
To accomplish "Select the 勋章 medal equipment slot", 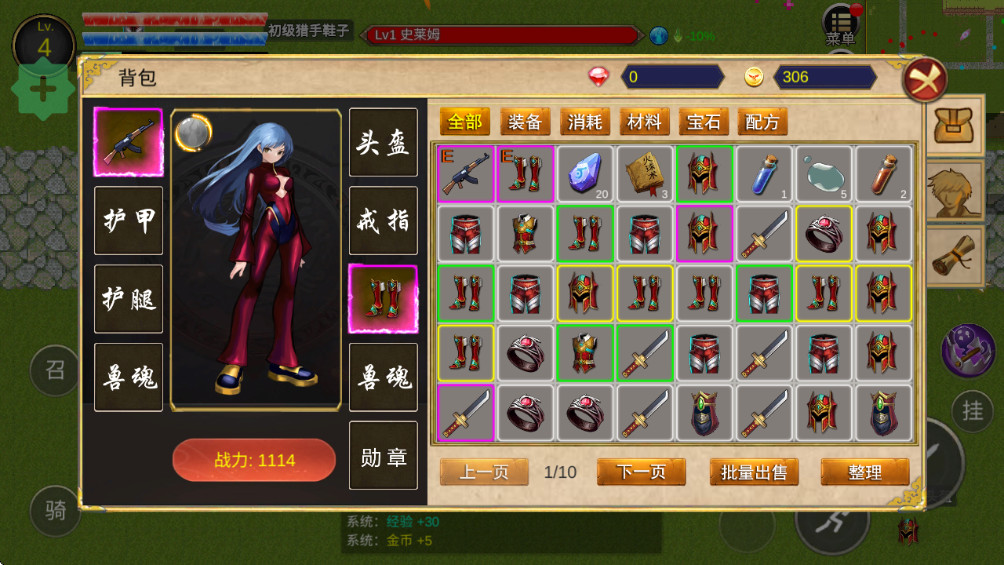I will tap(383, 456).
